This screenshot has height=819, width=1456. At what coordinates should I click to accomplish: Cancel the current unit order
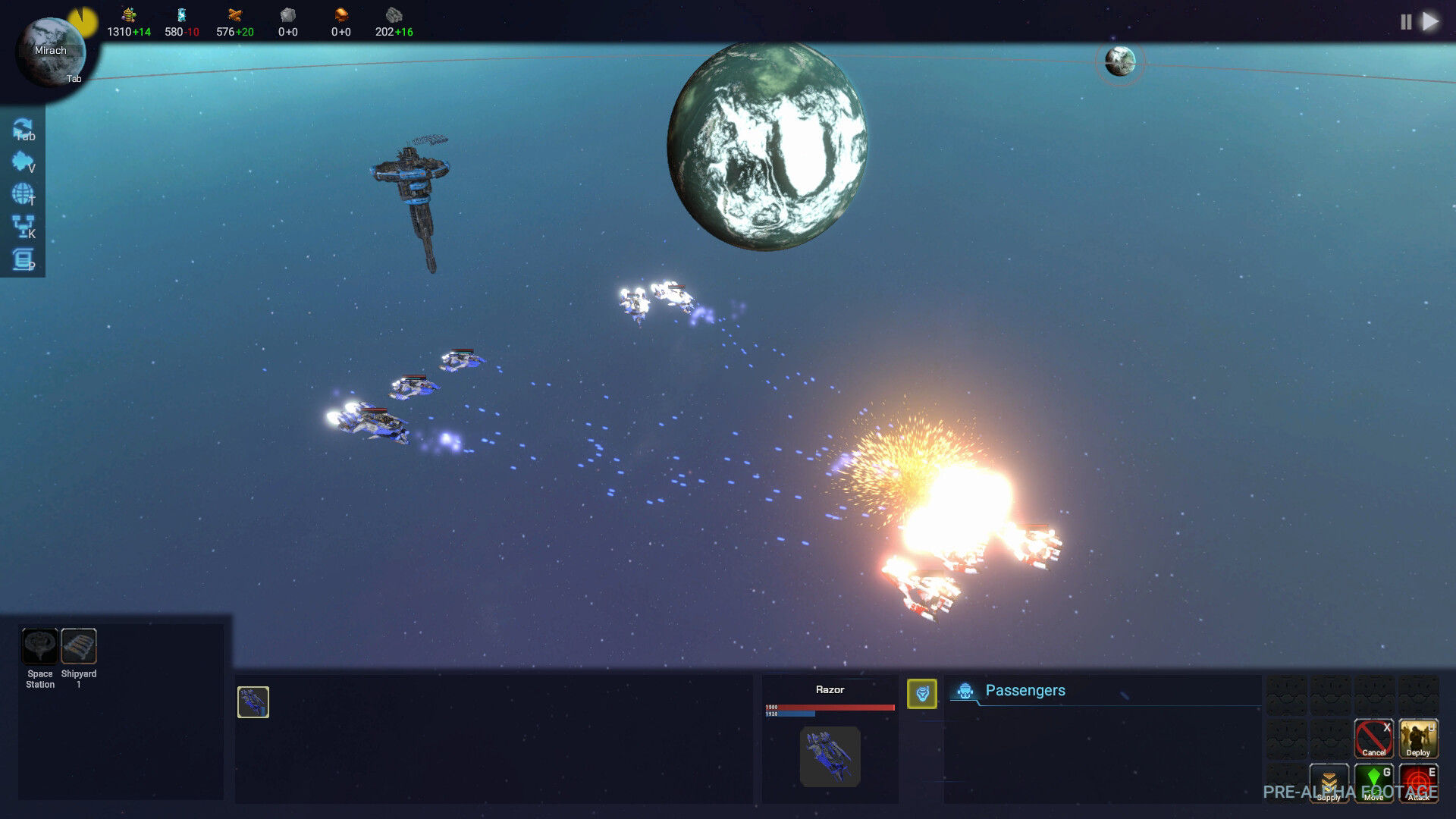pyautogui.click(x=1373, y=737)
